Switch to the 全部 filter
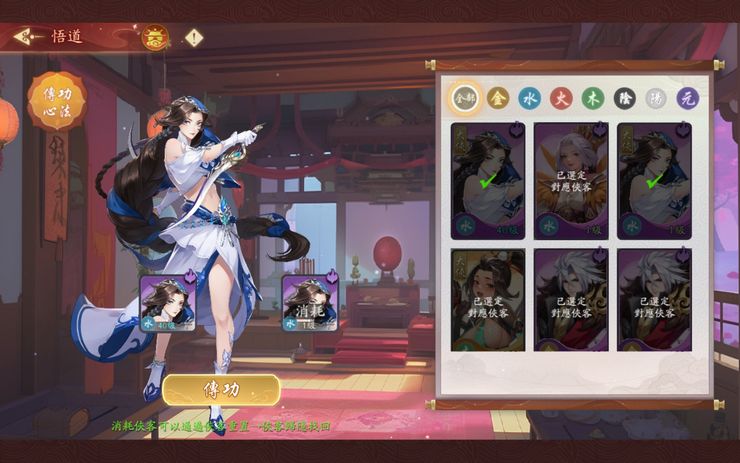 [465, 98]
